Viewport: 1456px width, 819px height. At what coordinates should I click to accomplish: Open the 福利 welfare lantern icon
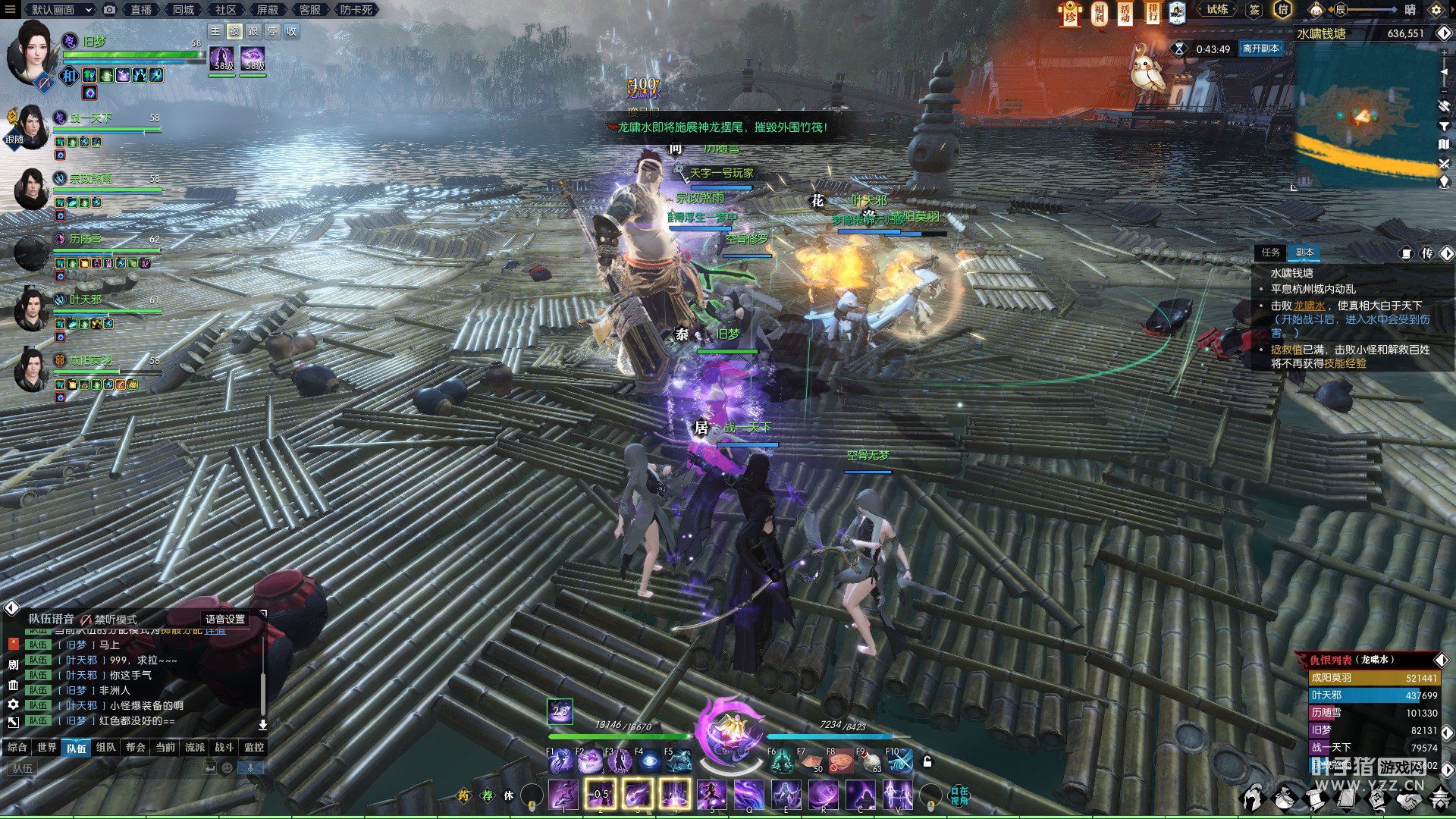point(1099,13)
